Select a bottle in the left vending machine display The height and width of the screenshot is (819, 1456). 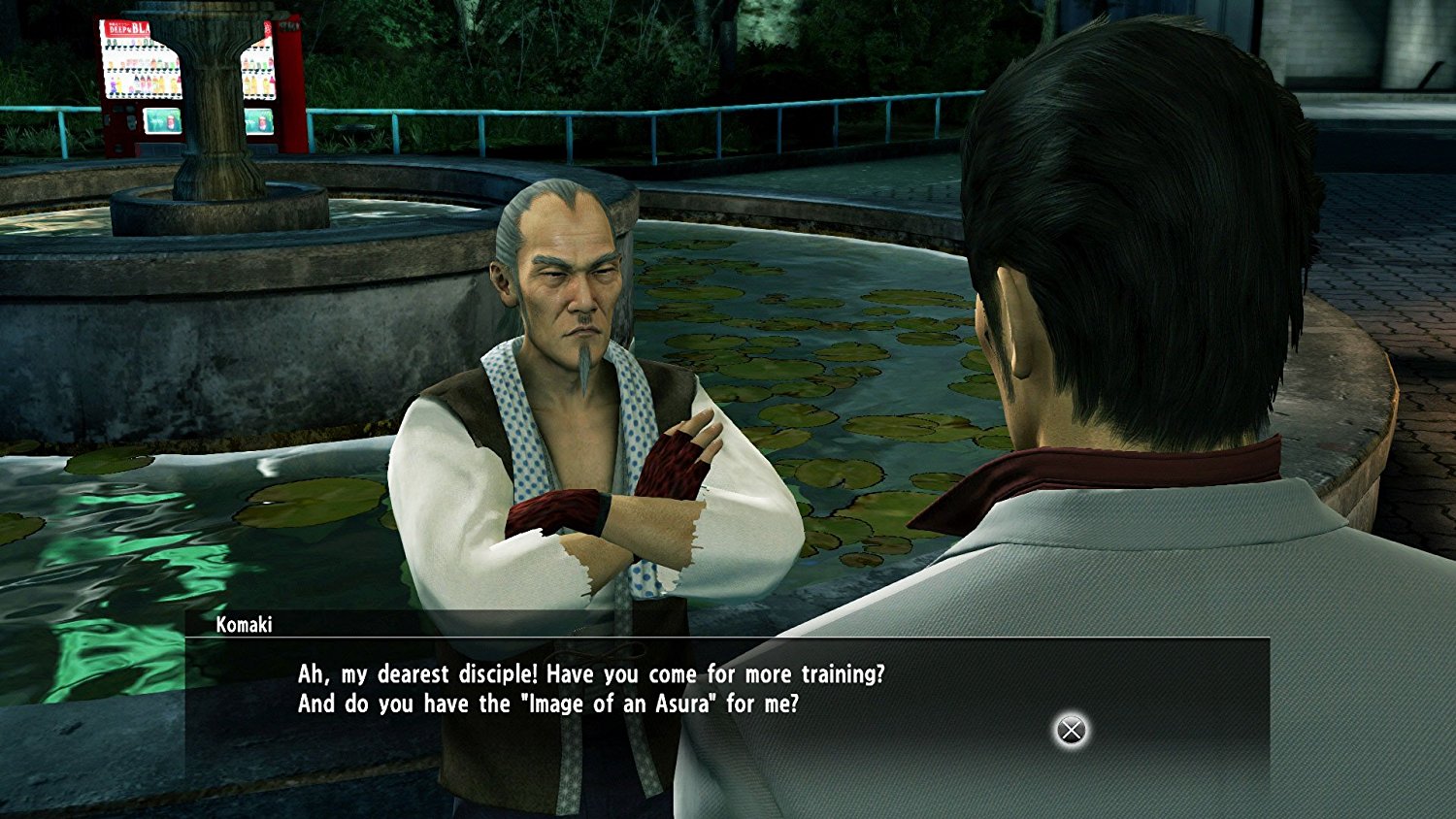click(140, 83)
